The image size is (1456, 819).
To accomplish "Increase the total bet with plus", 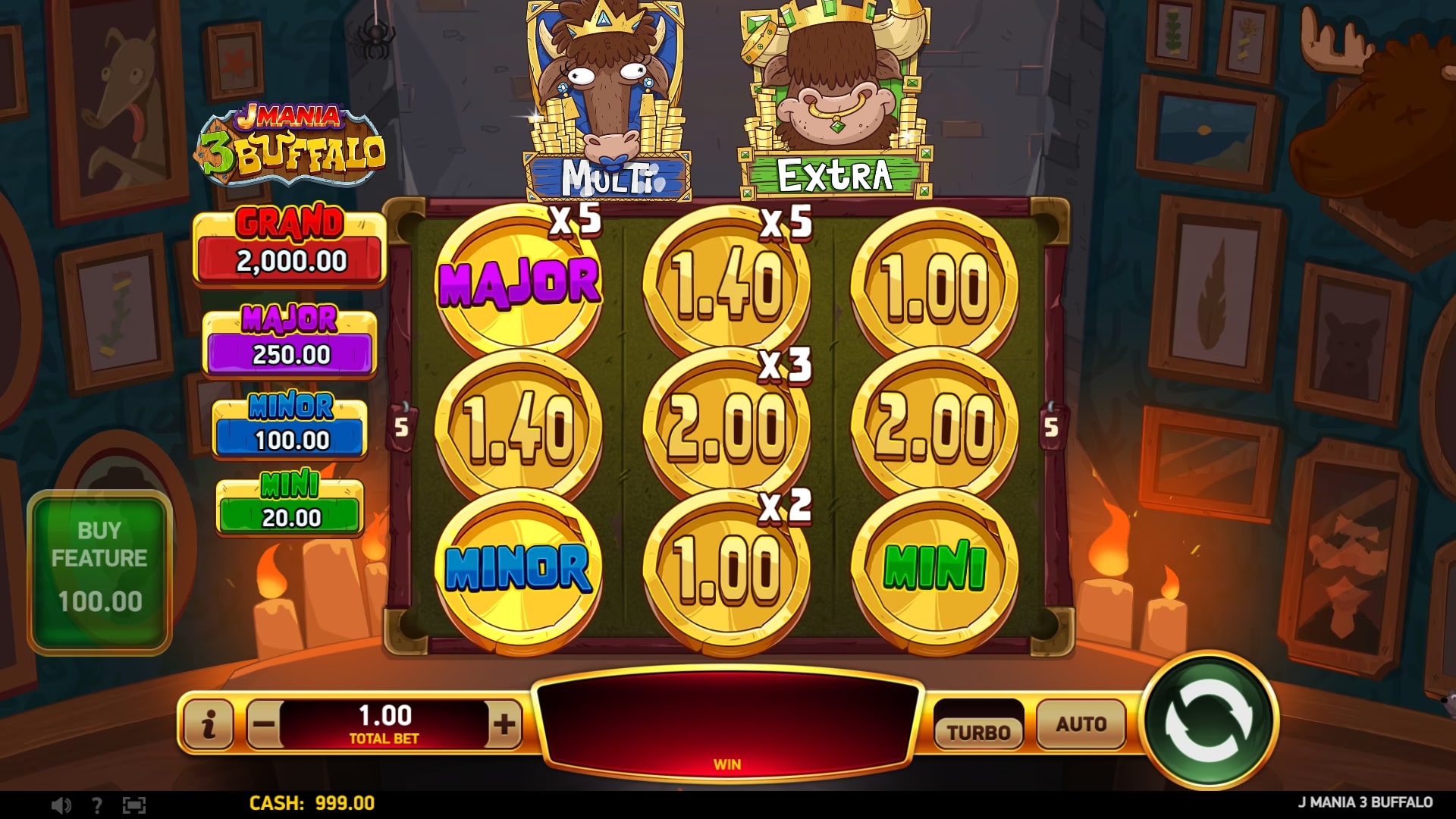I will click(504, 724).
